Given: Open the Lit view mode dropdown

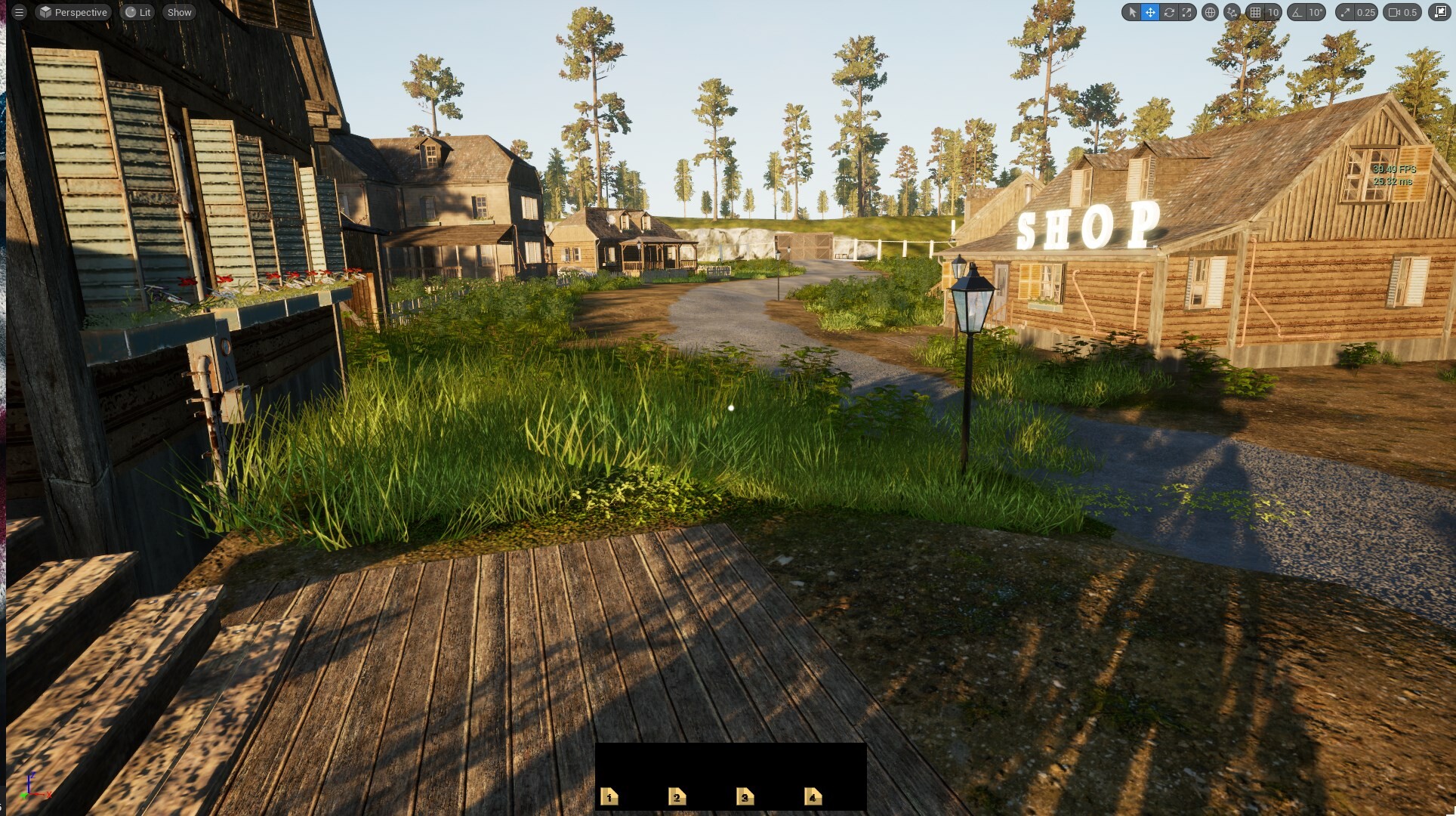Looking at the screenshot, I should [138, 12].
